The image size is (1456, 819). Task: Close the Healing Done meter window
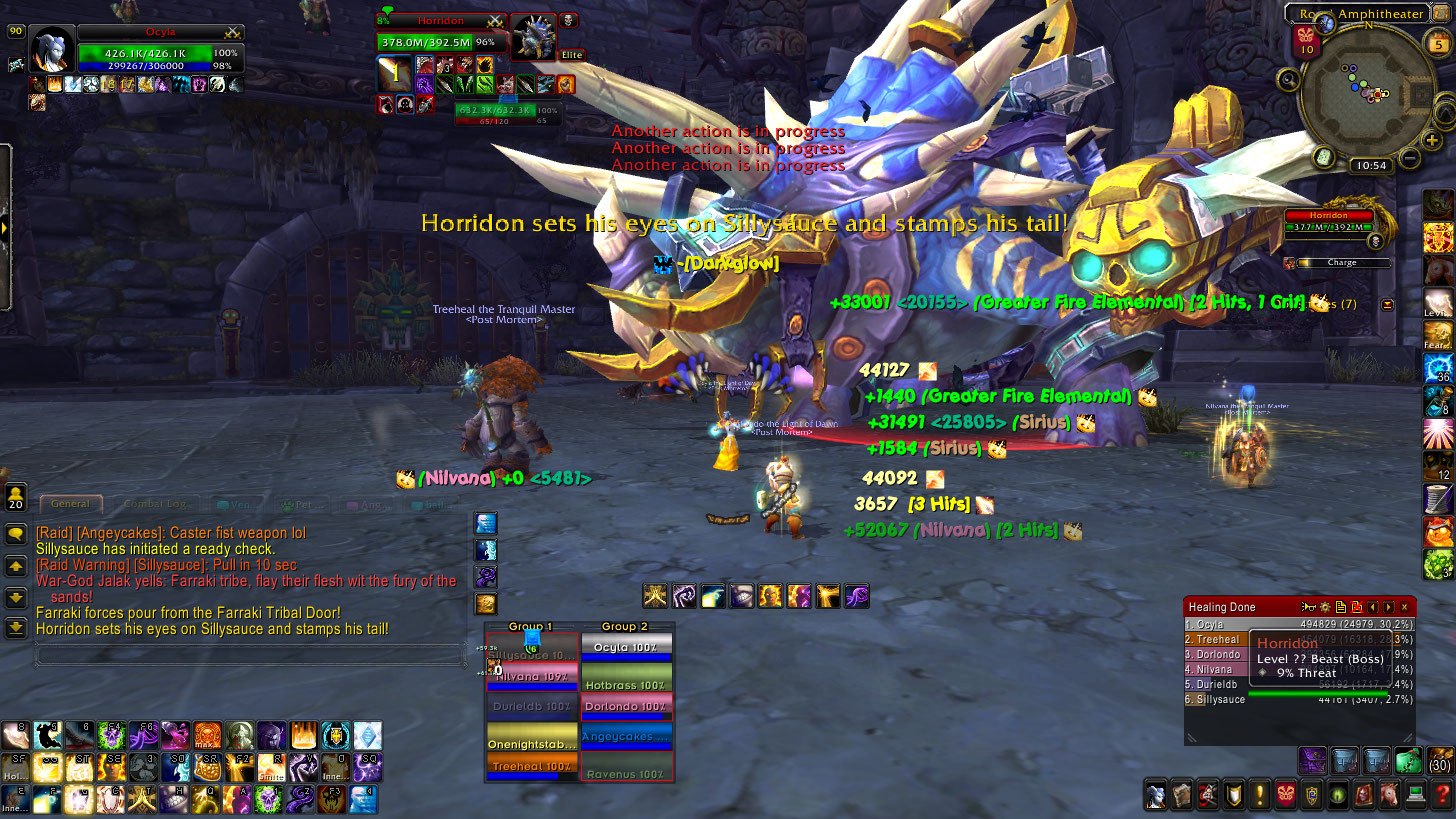(x=1404, y=607)
